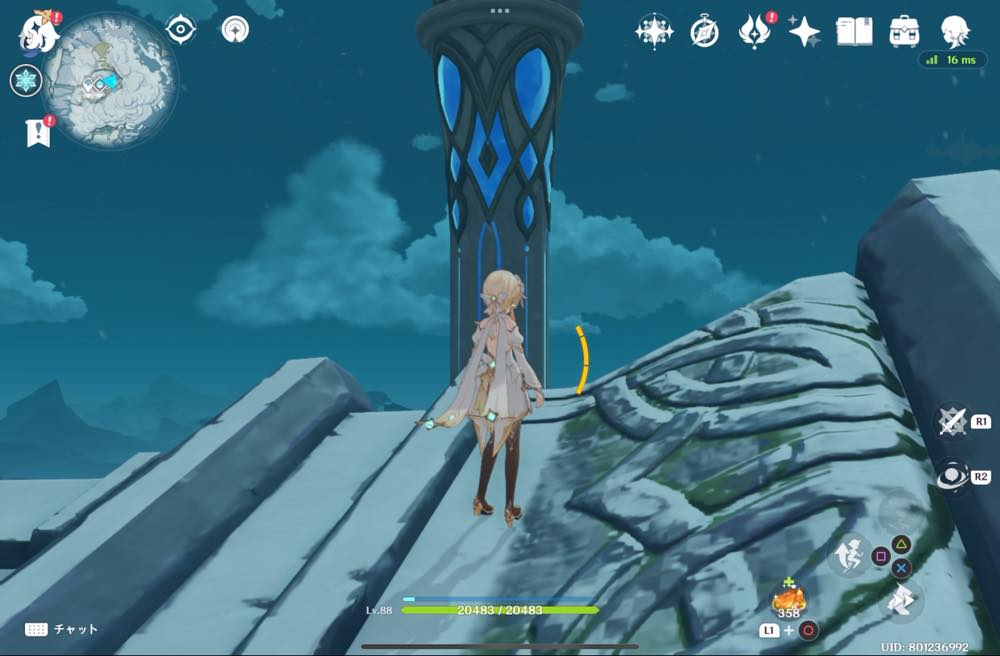Use the food item showing 358
The width and height of the screenshot is (1000, 656).
tap(788, 600)
